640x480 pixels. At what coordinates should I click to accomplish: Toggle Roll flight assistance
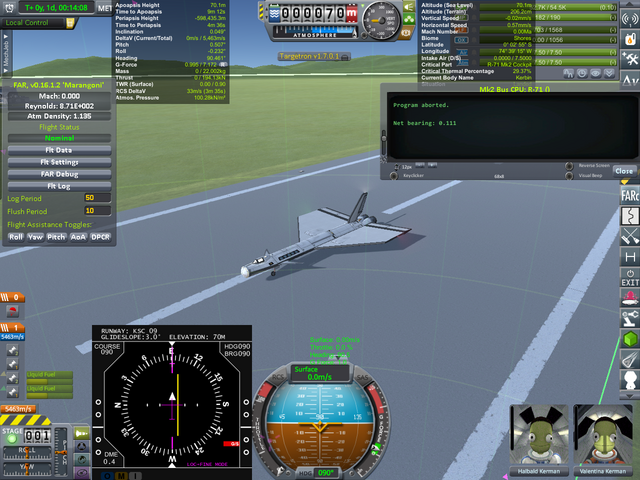click(16, 237)
